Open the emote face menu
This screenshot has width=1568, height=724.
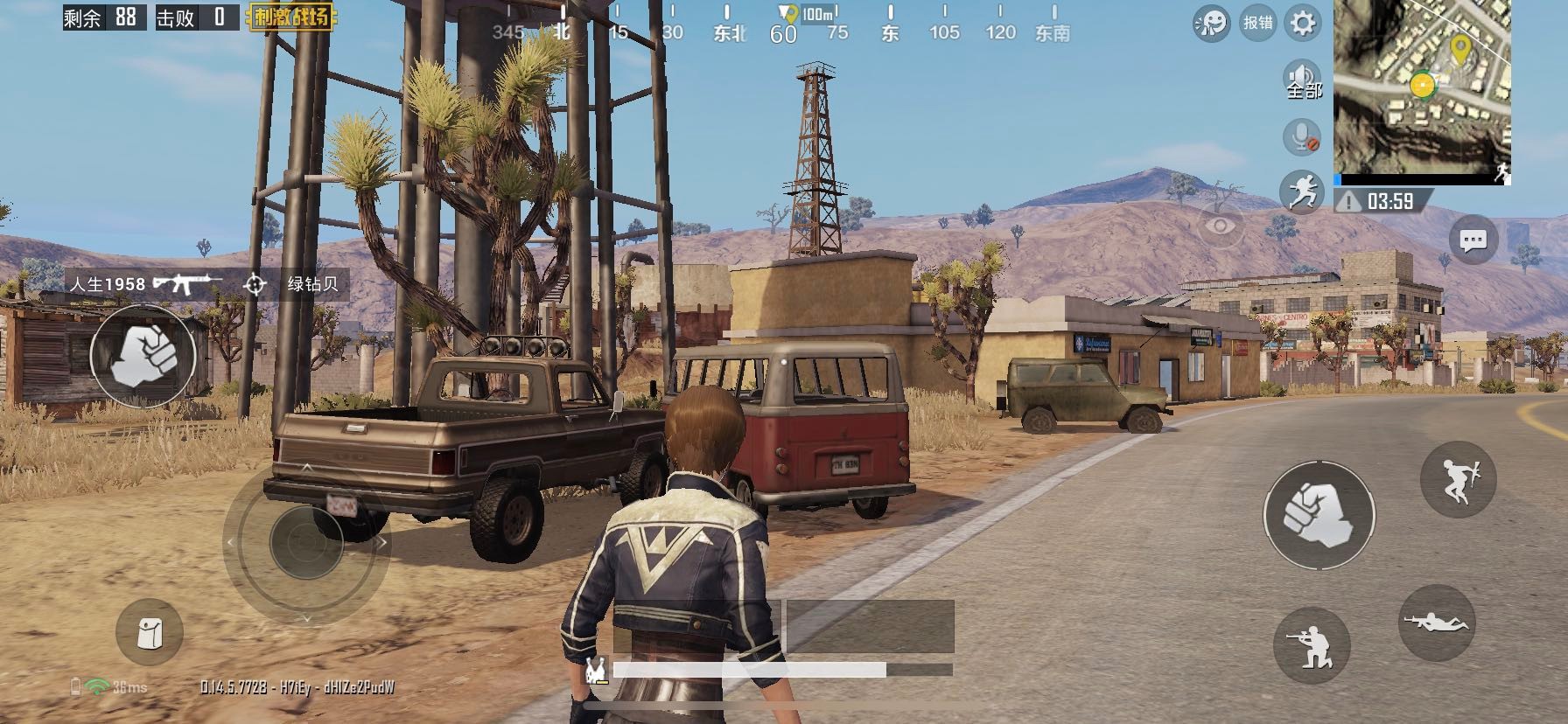[1211, 24]
